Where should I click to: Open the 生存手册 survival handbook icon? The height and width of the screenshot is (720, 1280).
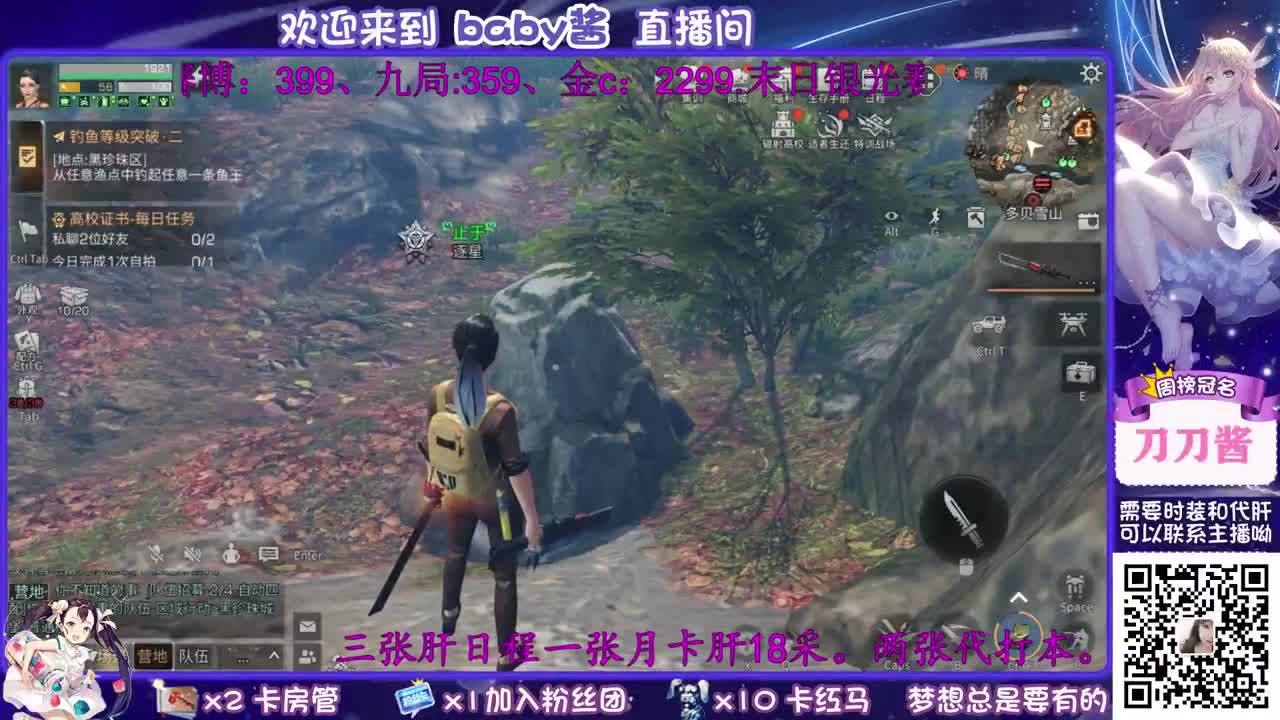point(829,84)
